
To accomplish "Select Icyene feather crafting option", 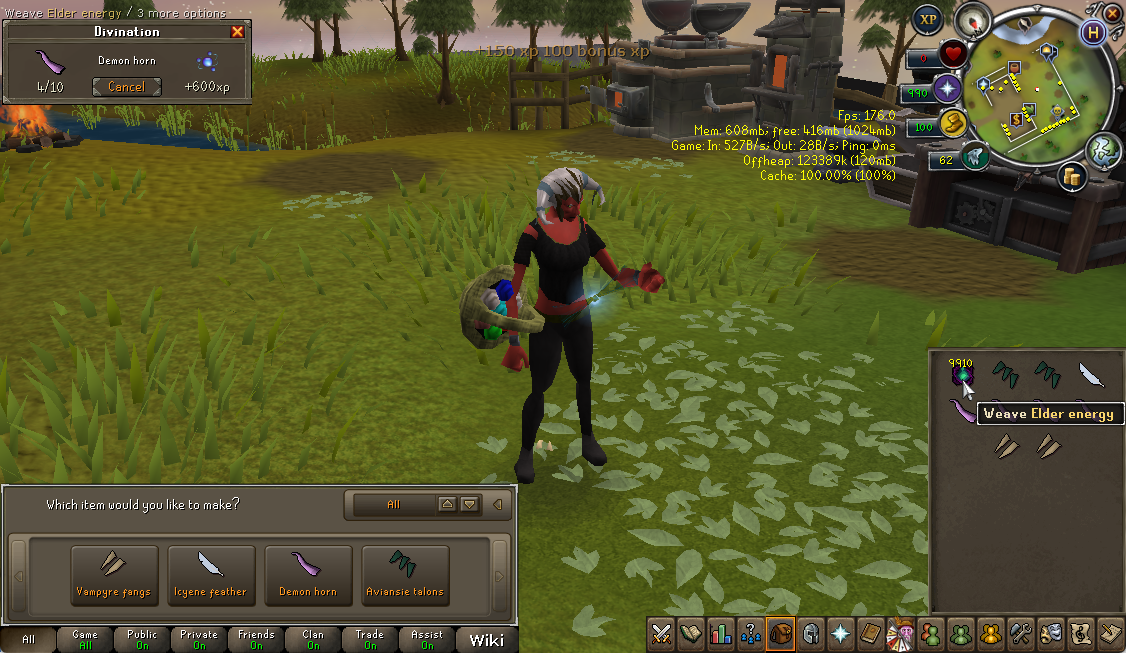I will pos(211,576).
